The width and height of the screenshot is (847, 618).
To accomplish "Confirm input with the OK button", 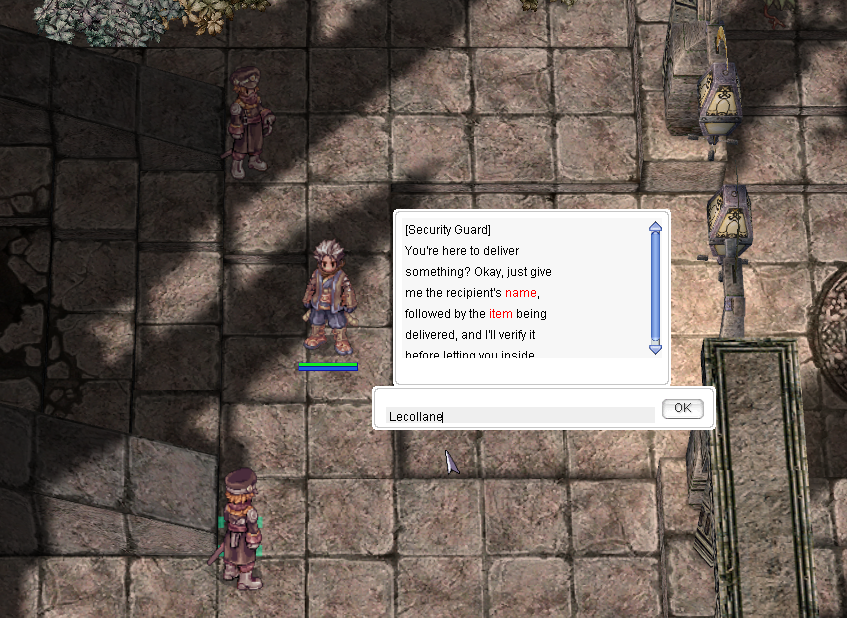I will (x=682, y=408).
